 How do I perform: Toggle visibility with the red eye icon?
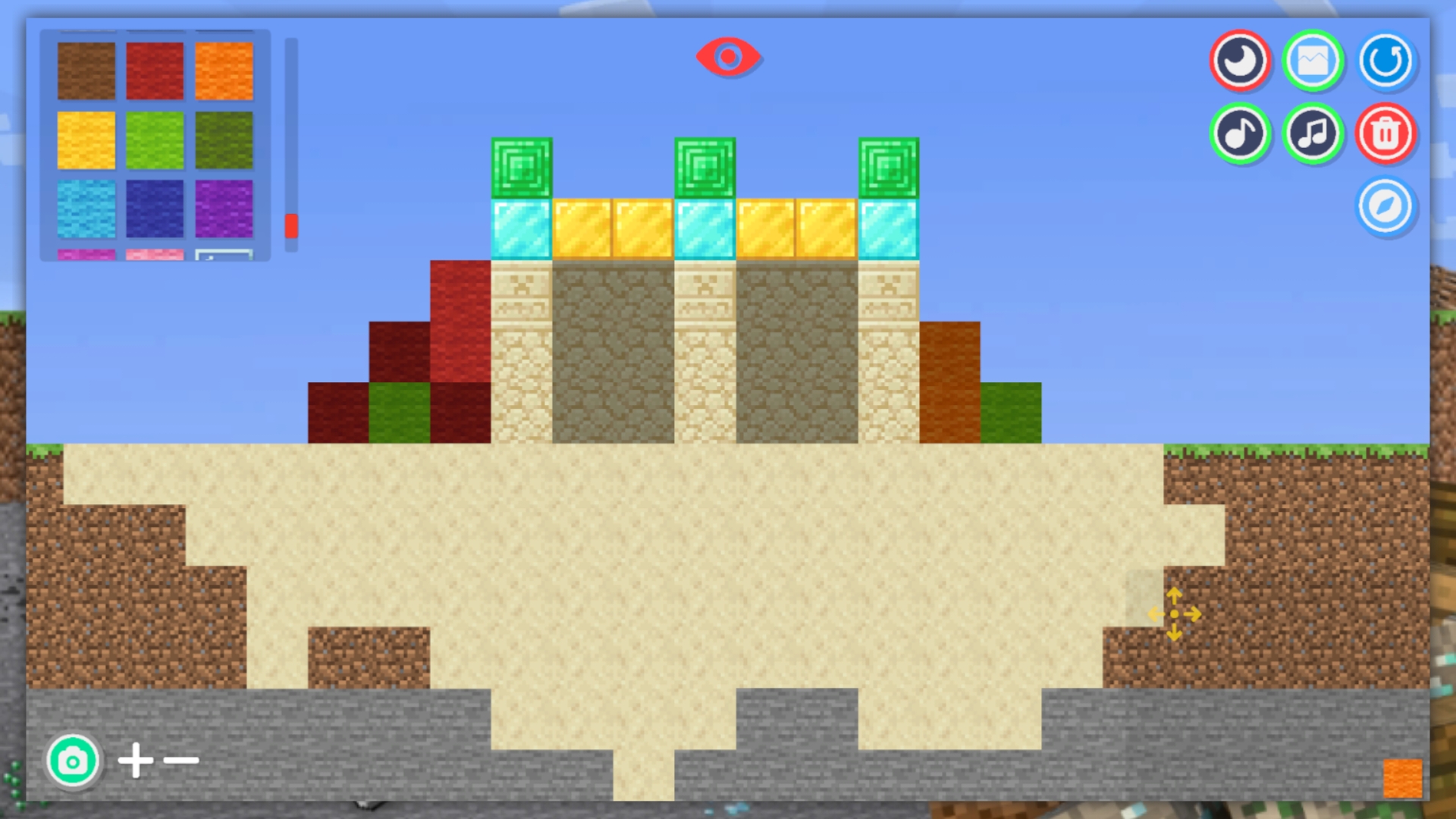coord(730,56)
